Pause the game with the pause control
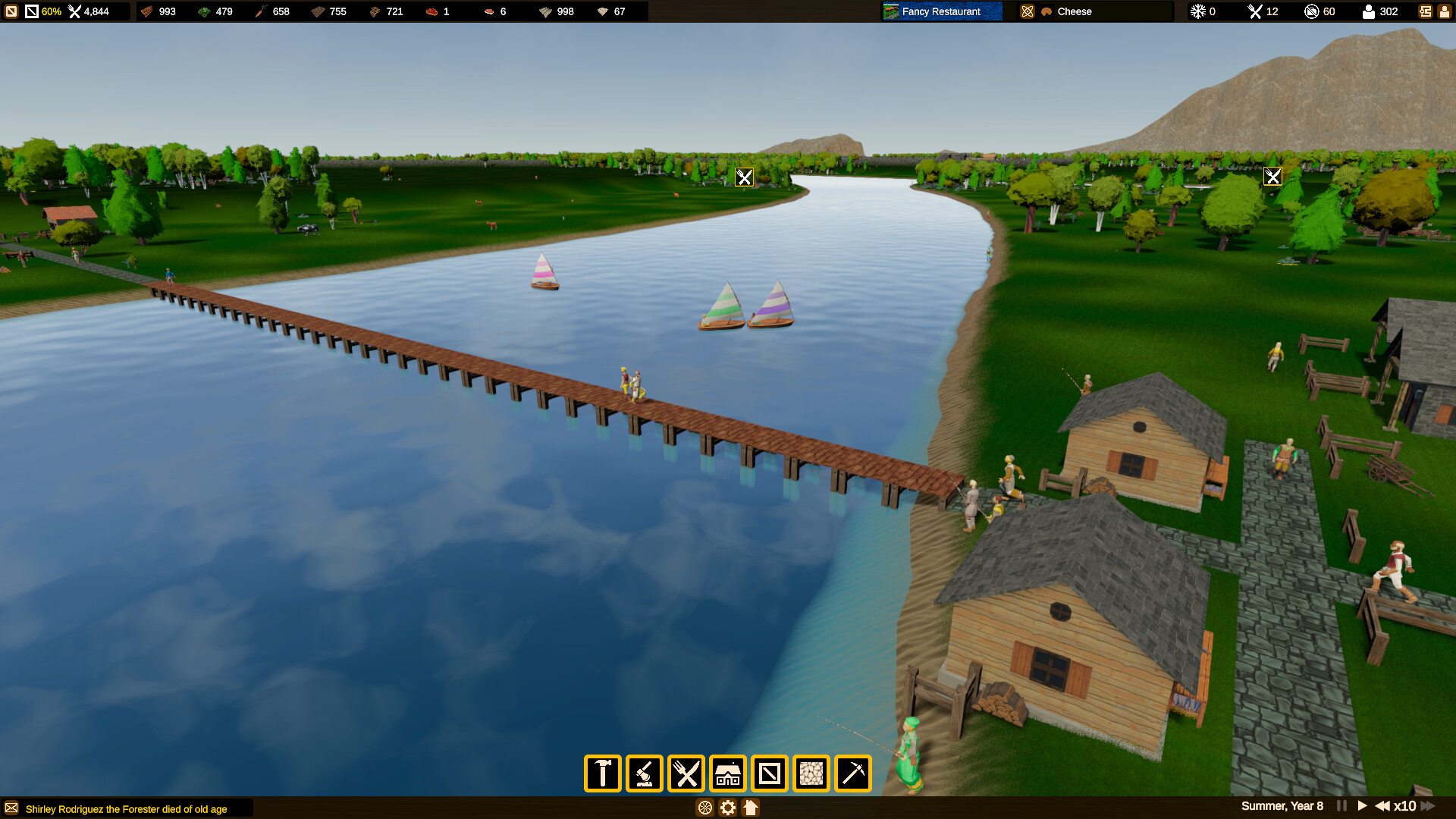Screen dimensions: 1456x819 [x=1342, y=806]
